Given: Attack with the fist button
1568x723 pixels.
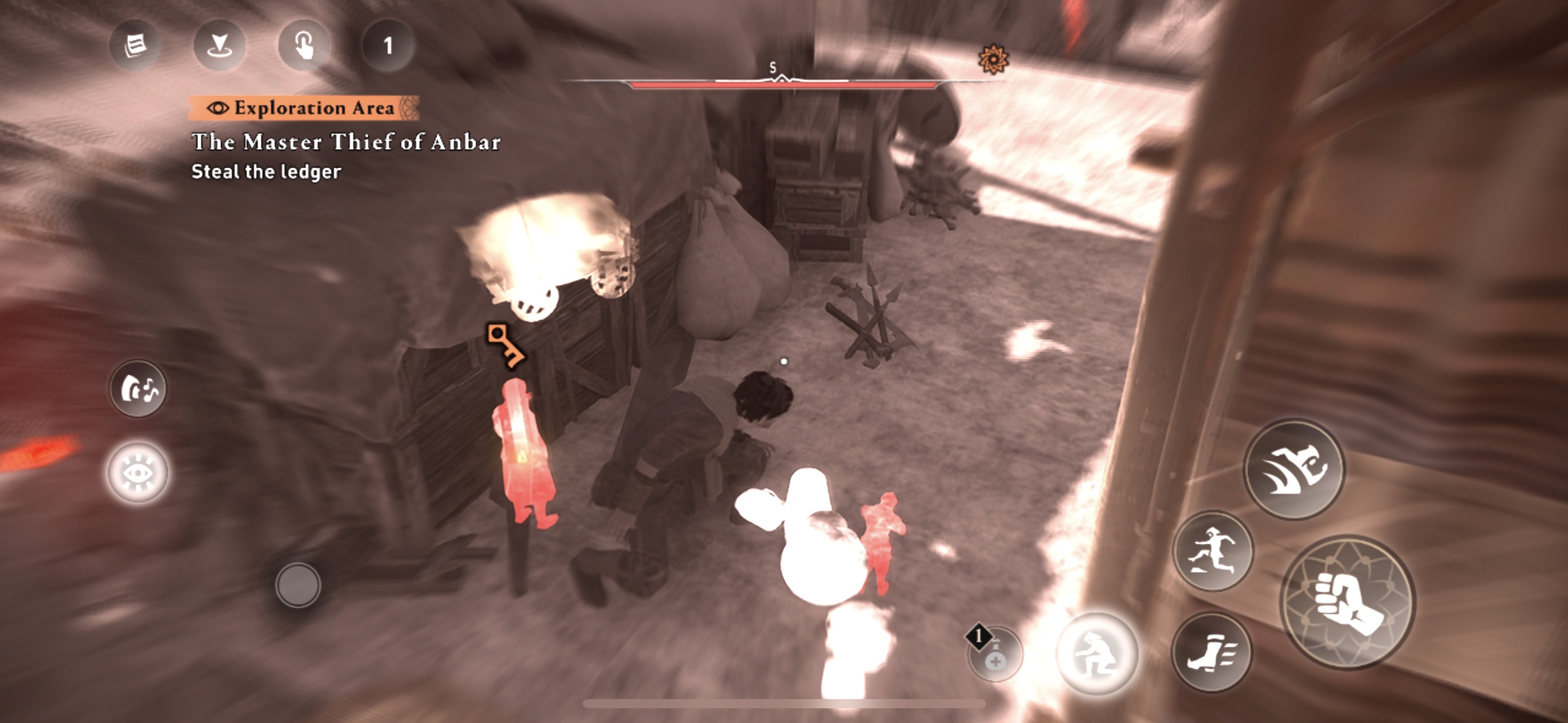Looking at the screenshot, I should click(x=1347, y=602).
